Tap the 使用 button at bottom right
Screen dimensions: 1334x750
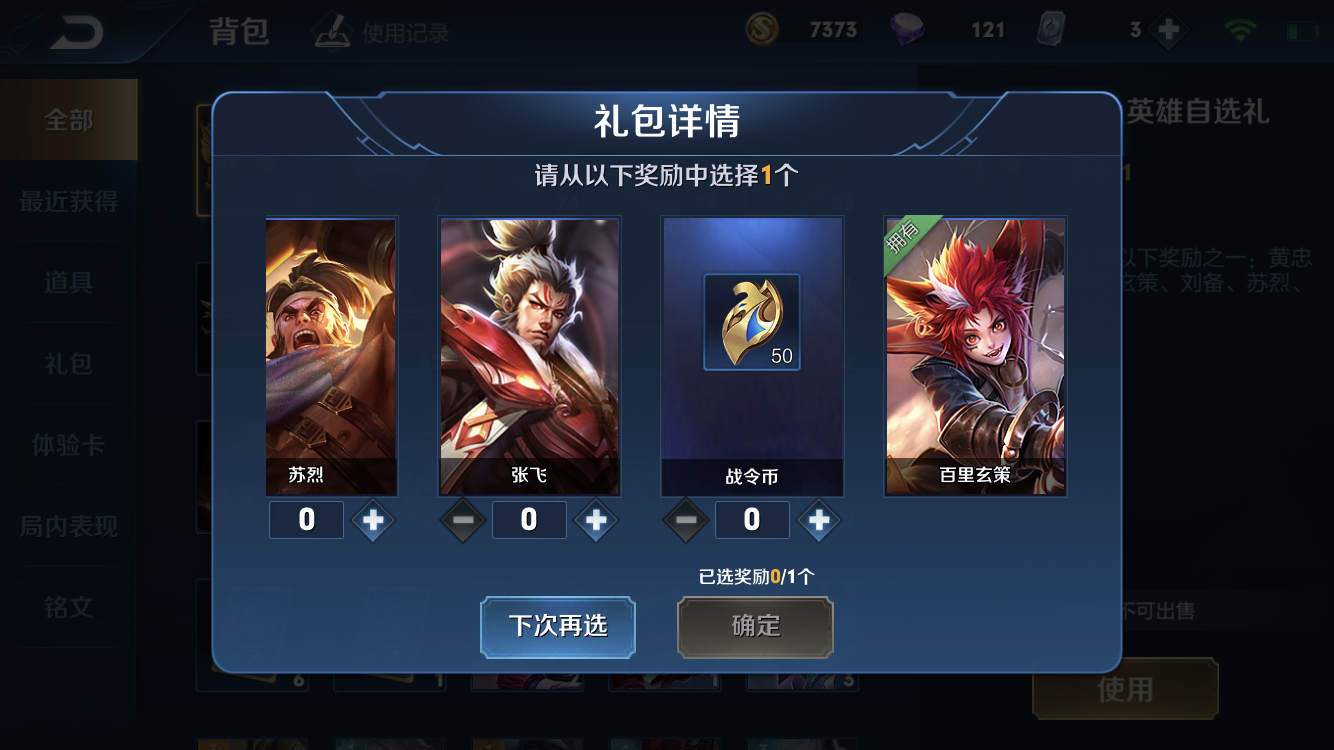coord(1124,690)
